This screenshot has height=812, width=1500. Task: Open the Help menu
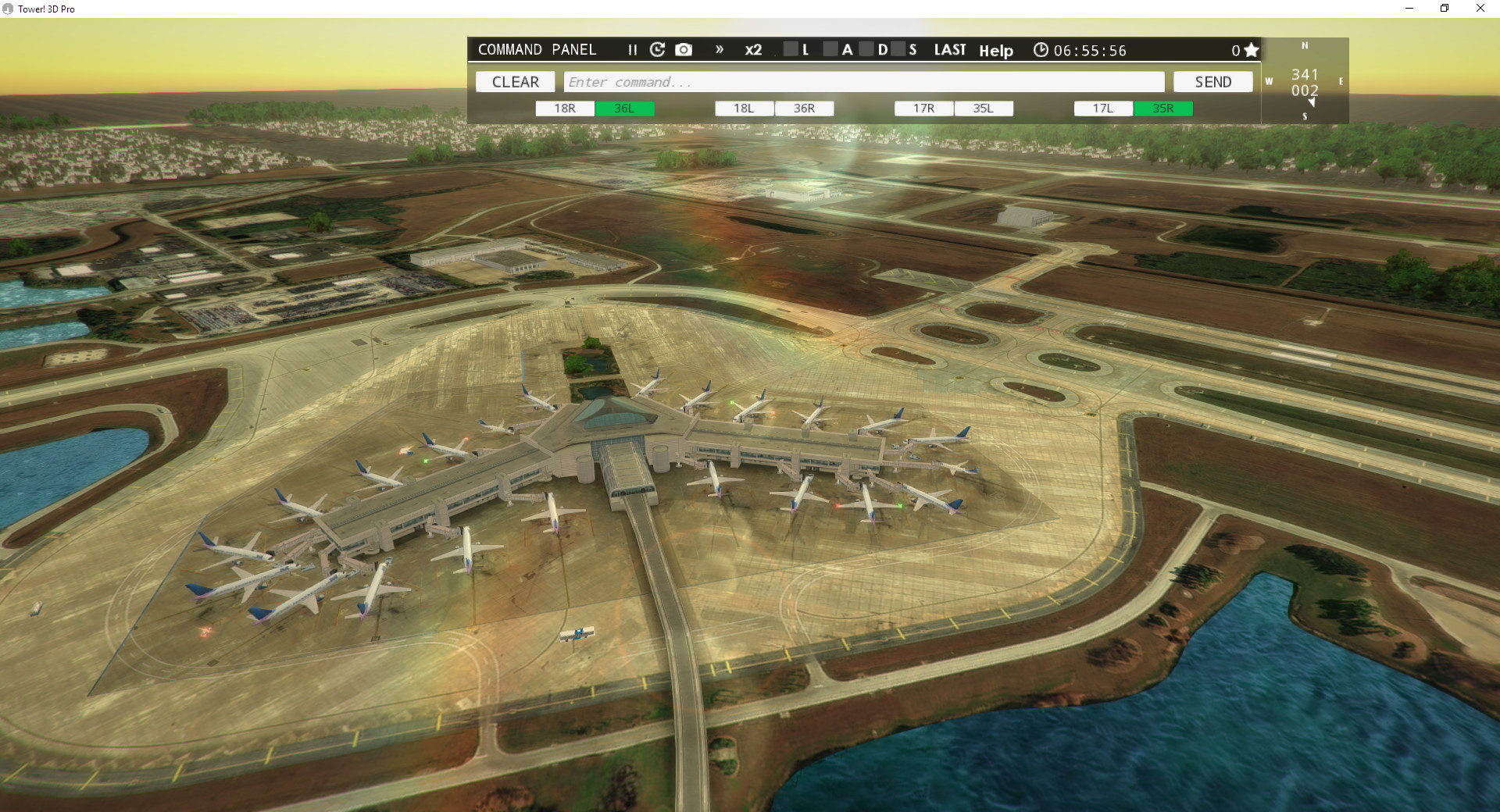point(996,50)
